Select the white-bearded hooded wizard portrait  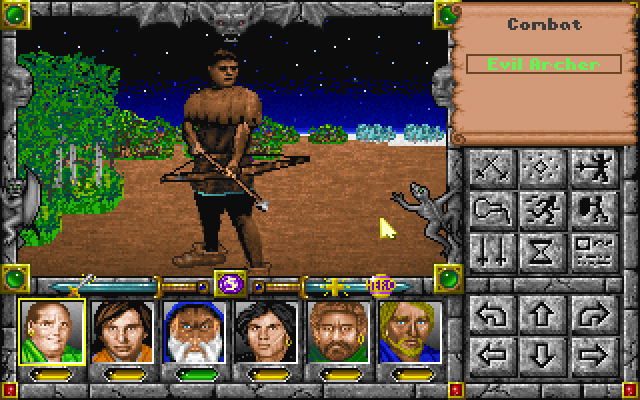pos(189,334)
